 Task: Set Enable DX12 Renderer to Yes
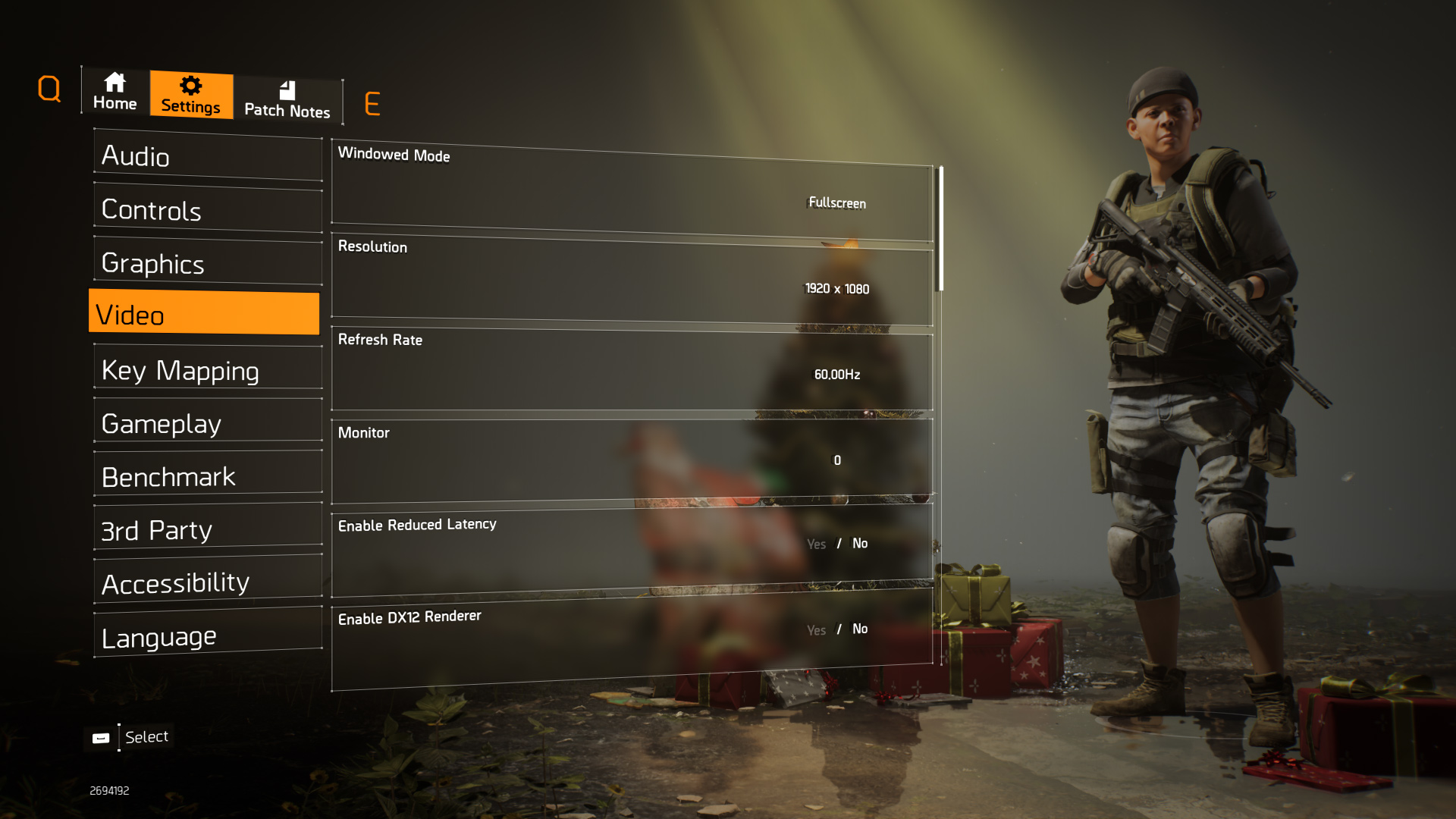(x=816, y=630)
